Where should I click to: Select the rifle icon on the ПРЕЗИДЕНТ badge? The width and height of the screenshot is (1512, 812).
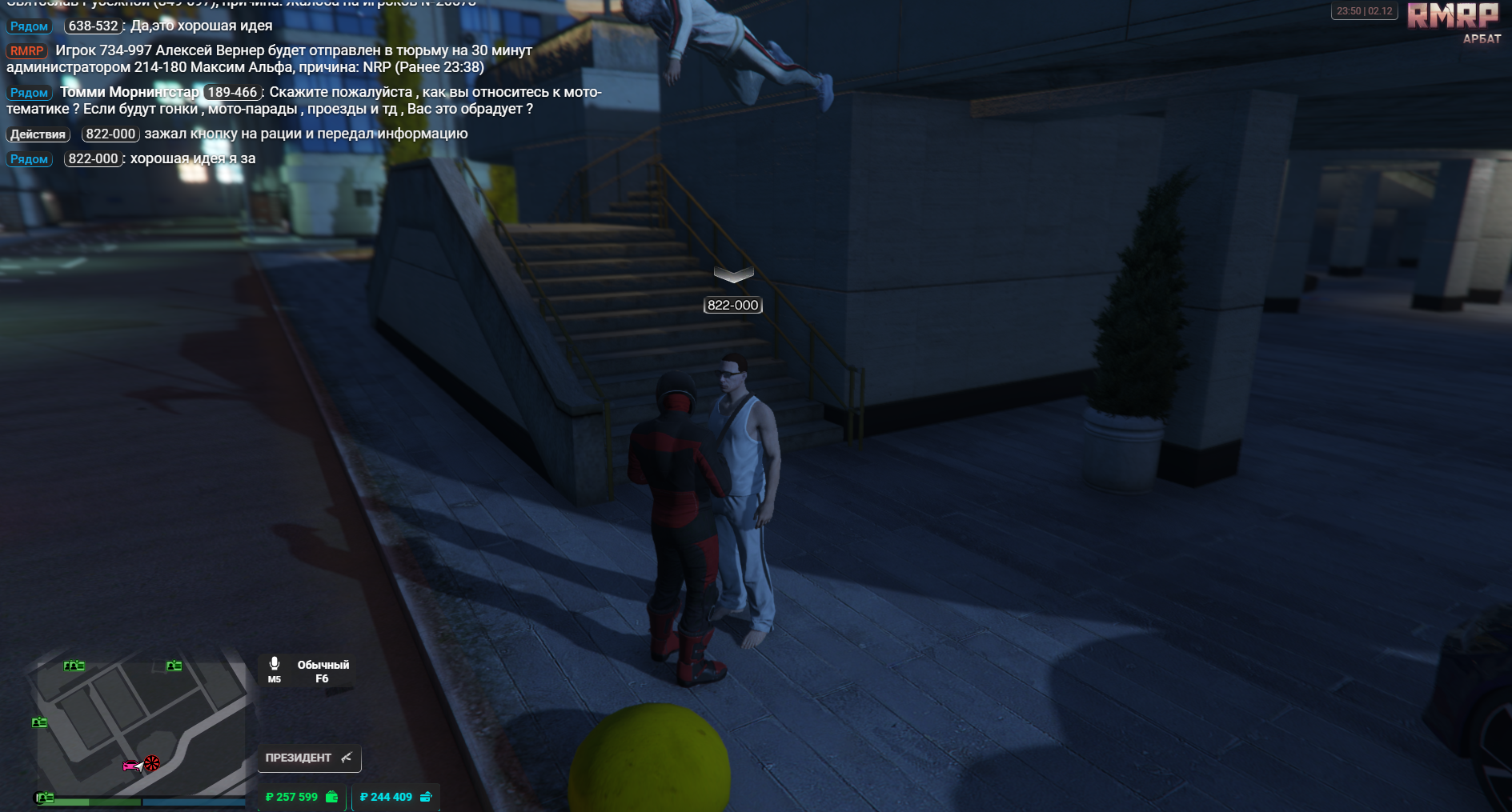(346, 756)
